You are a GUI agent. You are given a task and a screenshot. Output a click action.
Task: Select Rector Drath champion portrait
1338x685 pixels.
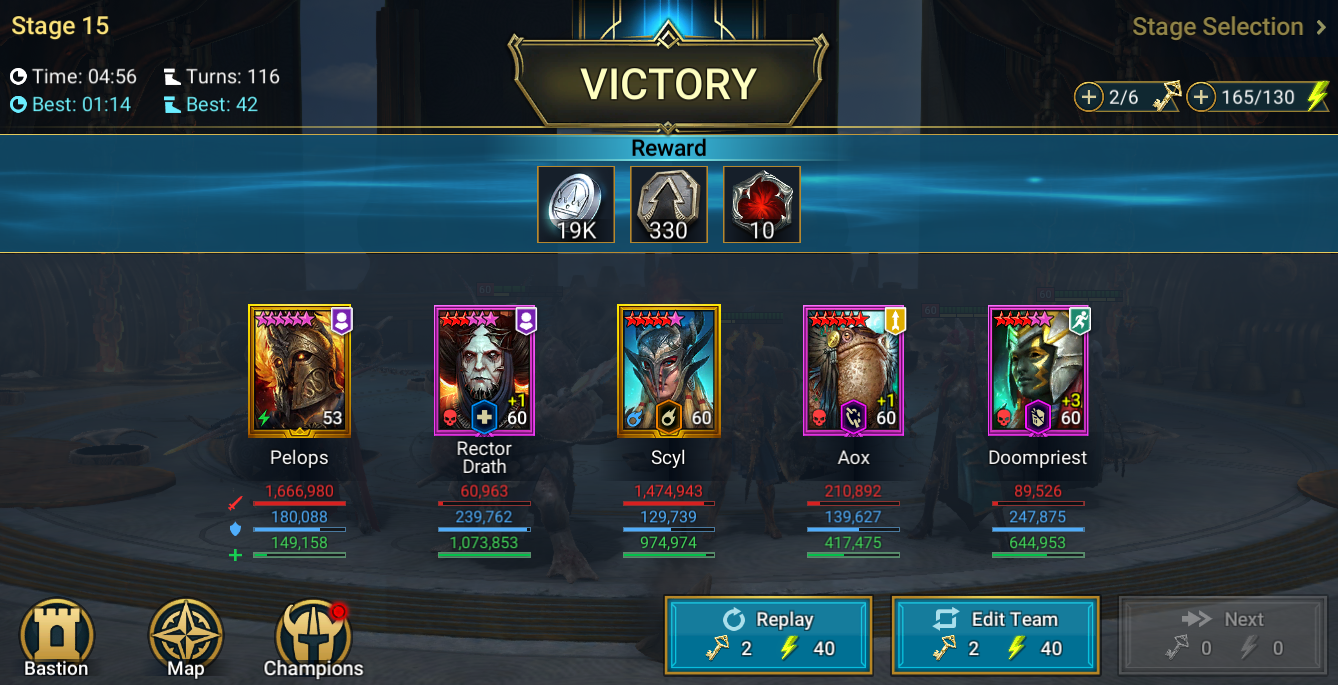coord(484,370)
